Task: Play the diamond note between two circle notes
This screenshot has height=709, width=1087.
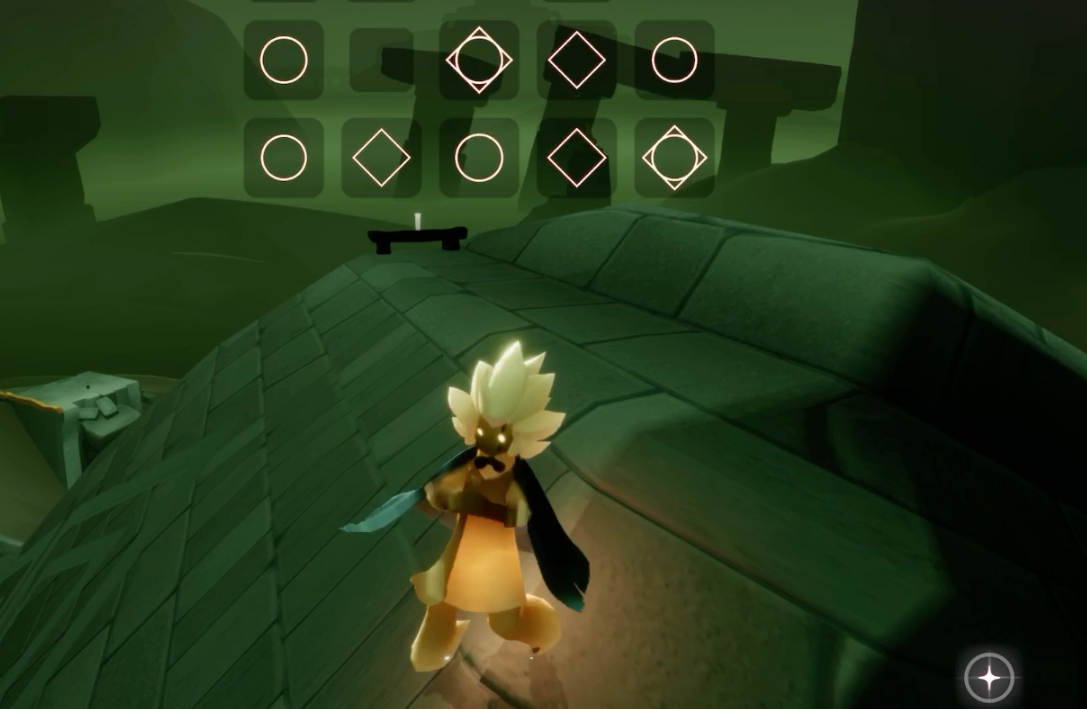Action: pos(381,158)
